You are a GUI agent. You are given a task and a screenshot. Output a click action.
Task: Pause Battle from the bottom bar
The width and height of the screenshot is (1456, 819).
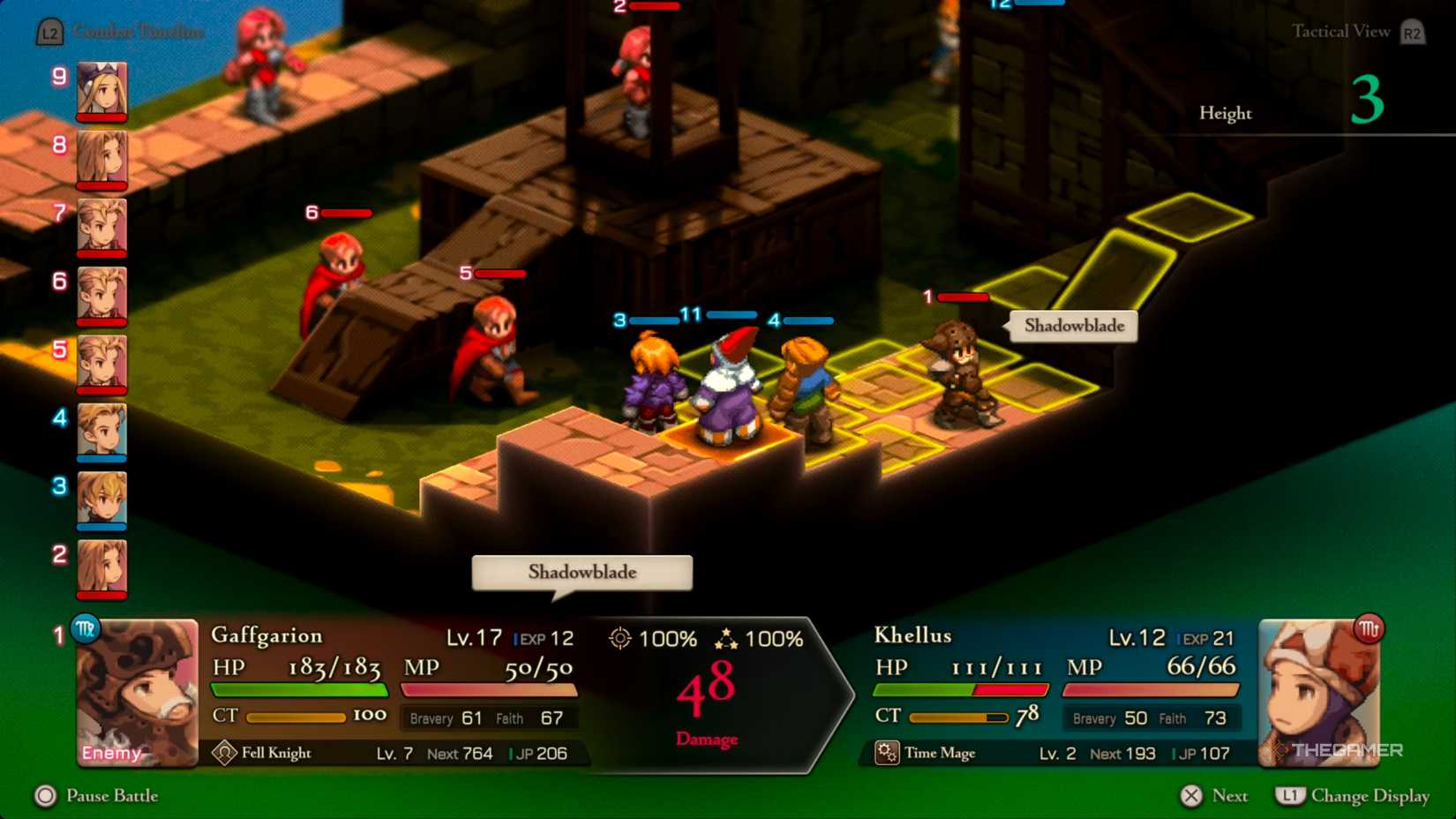point(97,796)
